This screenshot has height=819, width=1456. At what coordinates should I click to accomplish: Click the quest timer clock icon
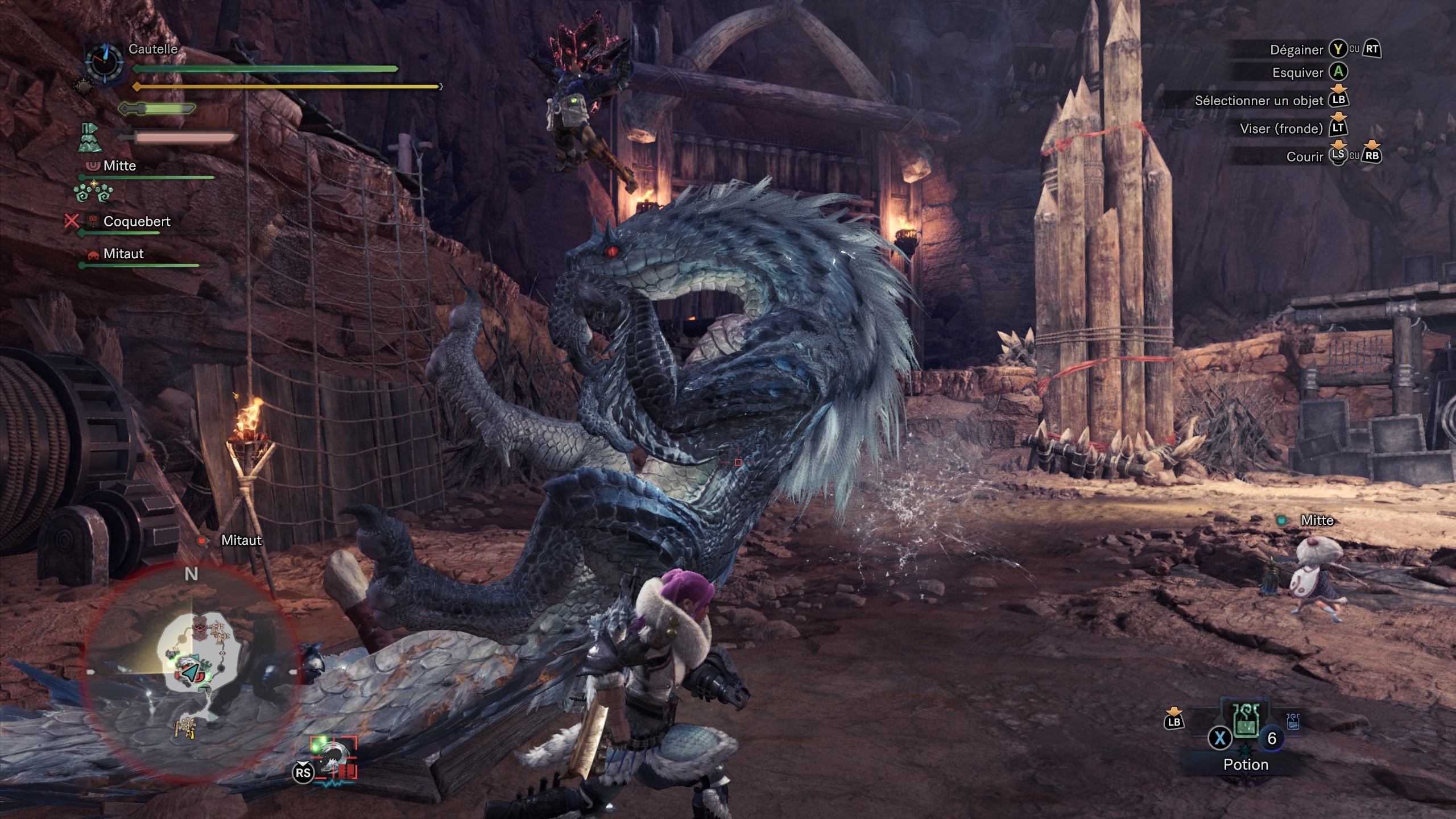[x=104, y=61]
